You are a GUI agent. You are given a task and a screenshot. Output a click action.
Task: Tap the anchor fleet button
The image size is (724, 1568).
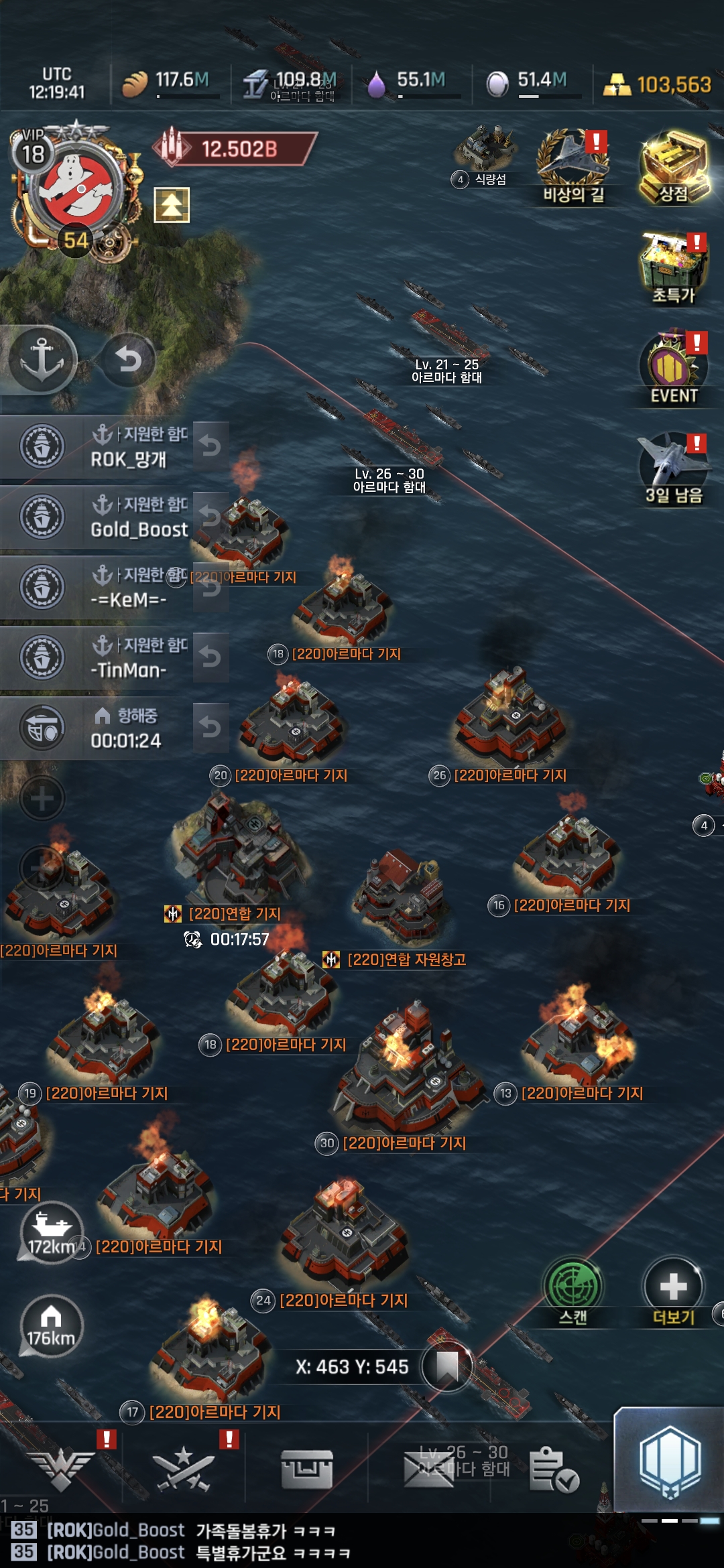tap(42, 360)
